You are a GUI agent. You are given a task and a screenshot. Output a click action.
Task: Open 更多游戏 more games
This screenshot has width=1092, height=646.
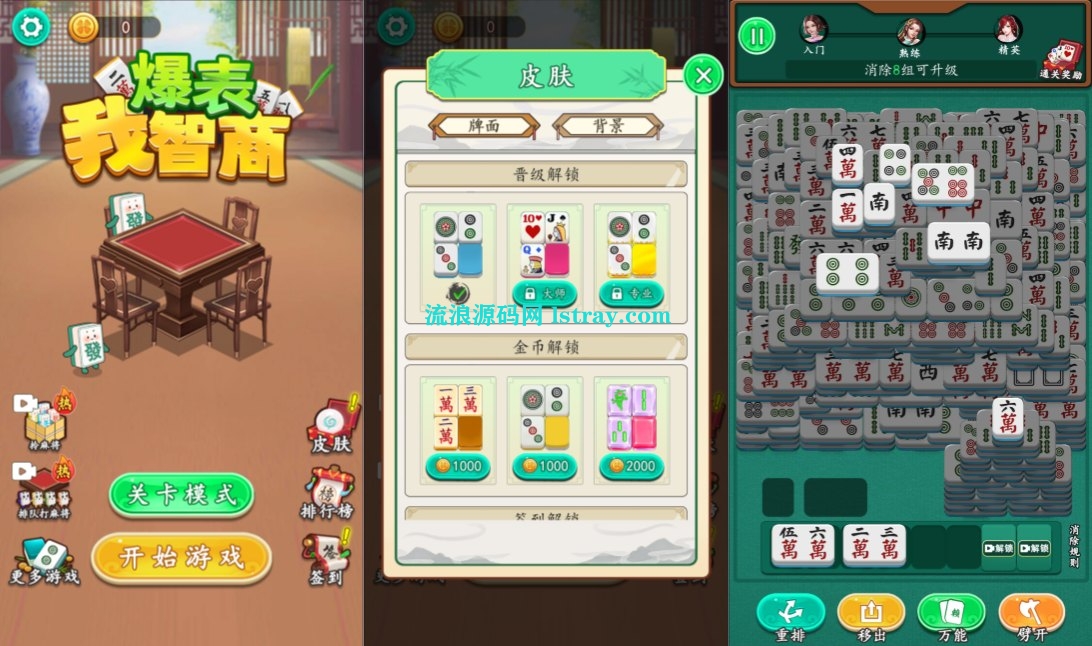coord(44,560)
